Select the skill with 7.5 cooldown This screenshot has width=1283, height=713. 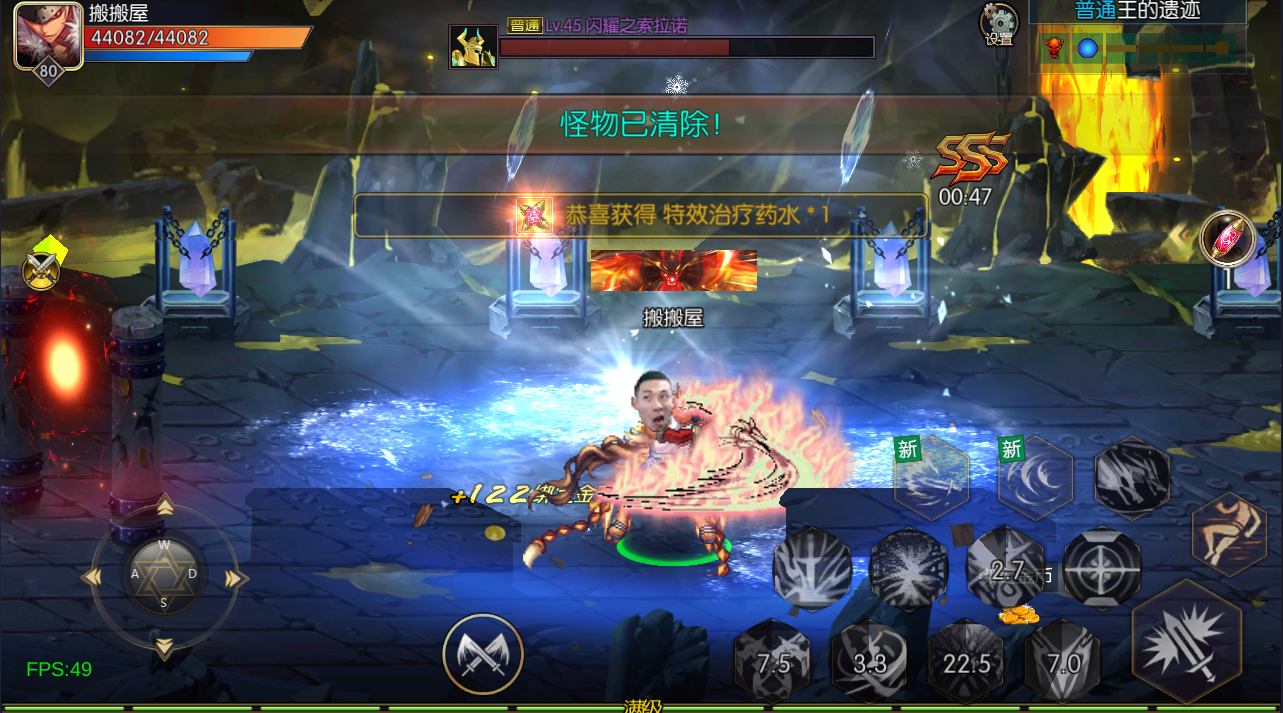click(x=773, y=661)
